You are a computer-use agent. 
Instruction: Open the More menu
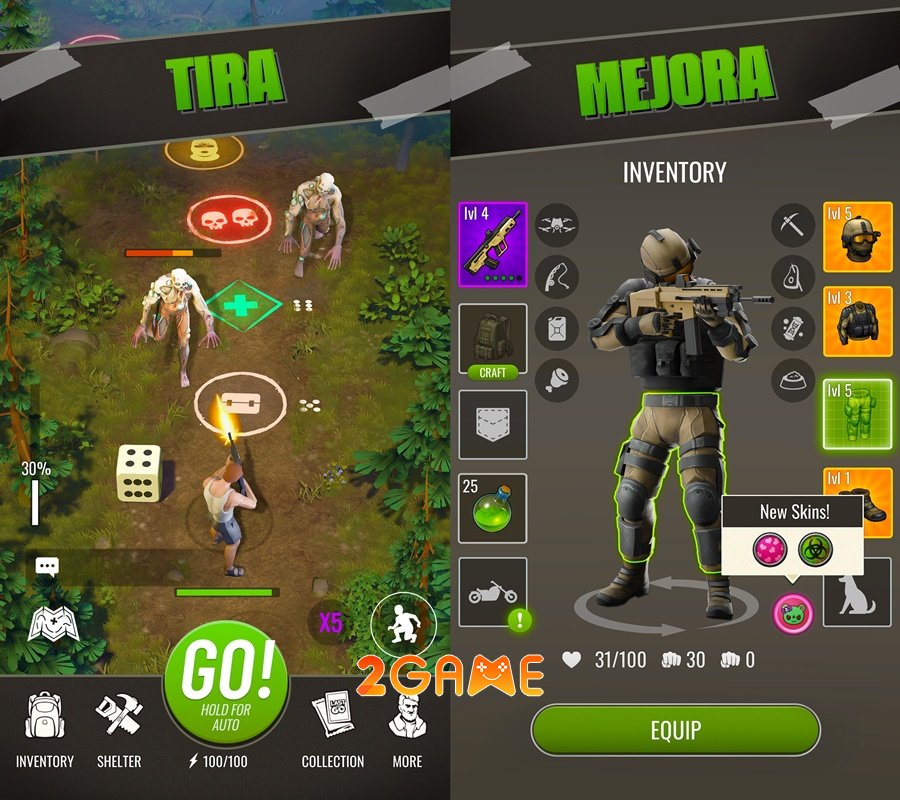click(407, 730)
